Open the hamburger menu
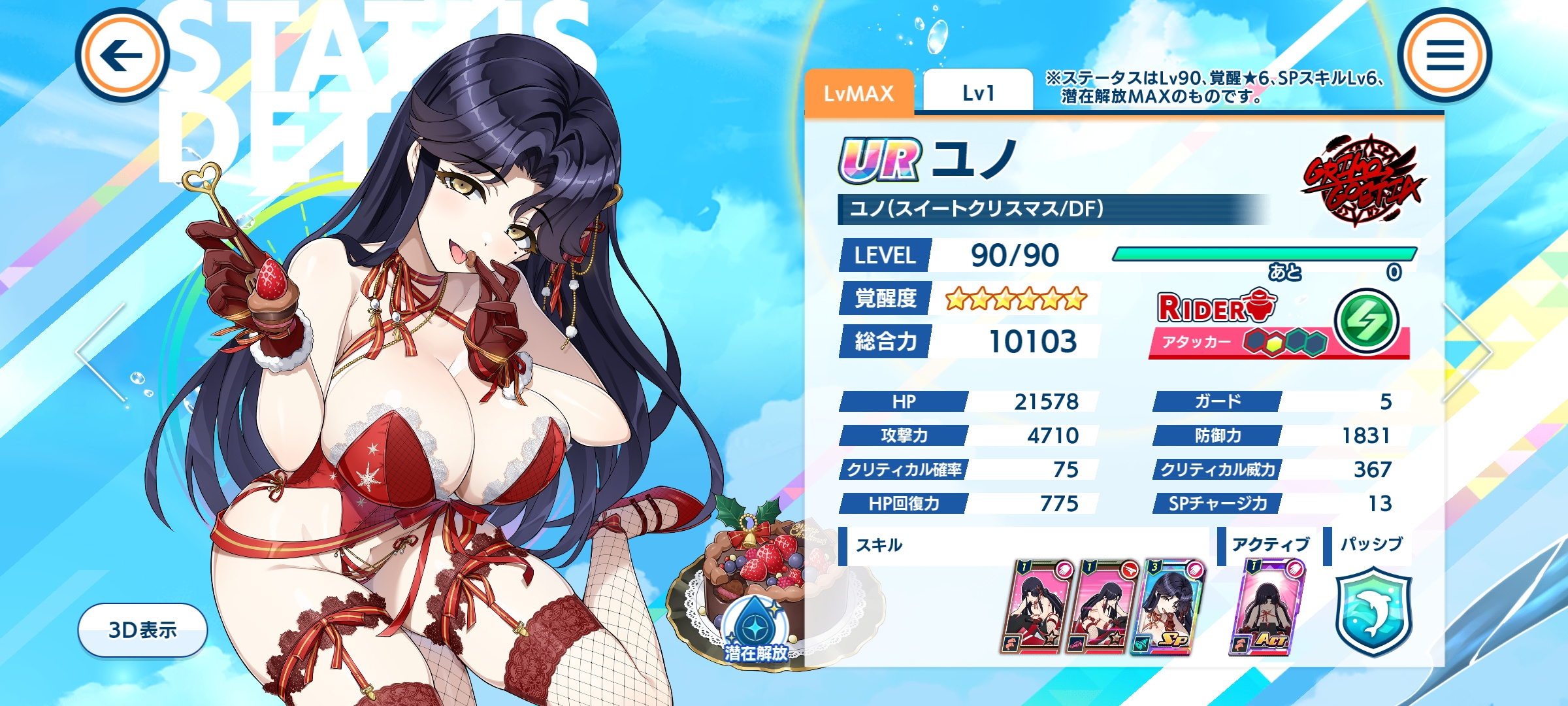1568x706 pixels. 1445,56
